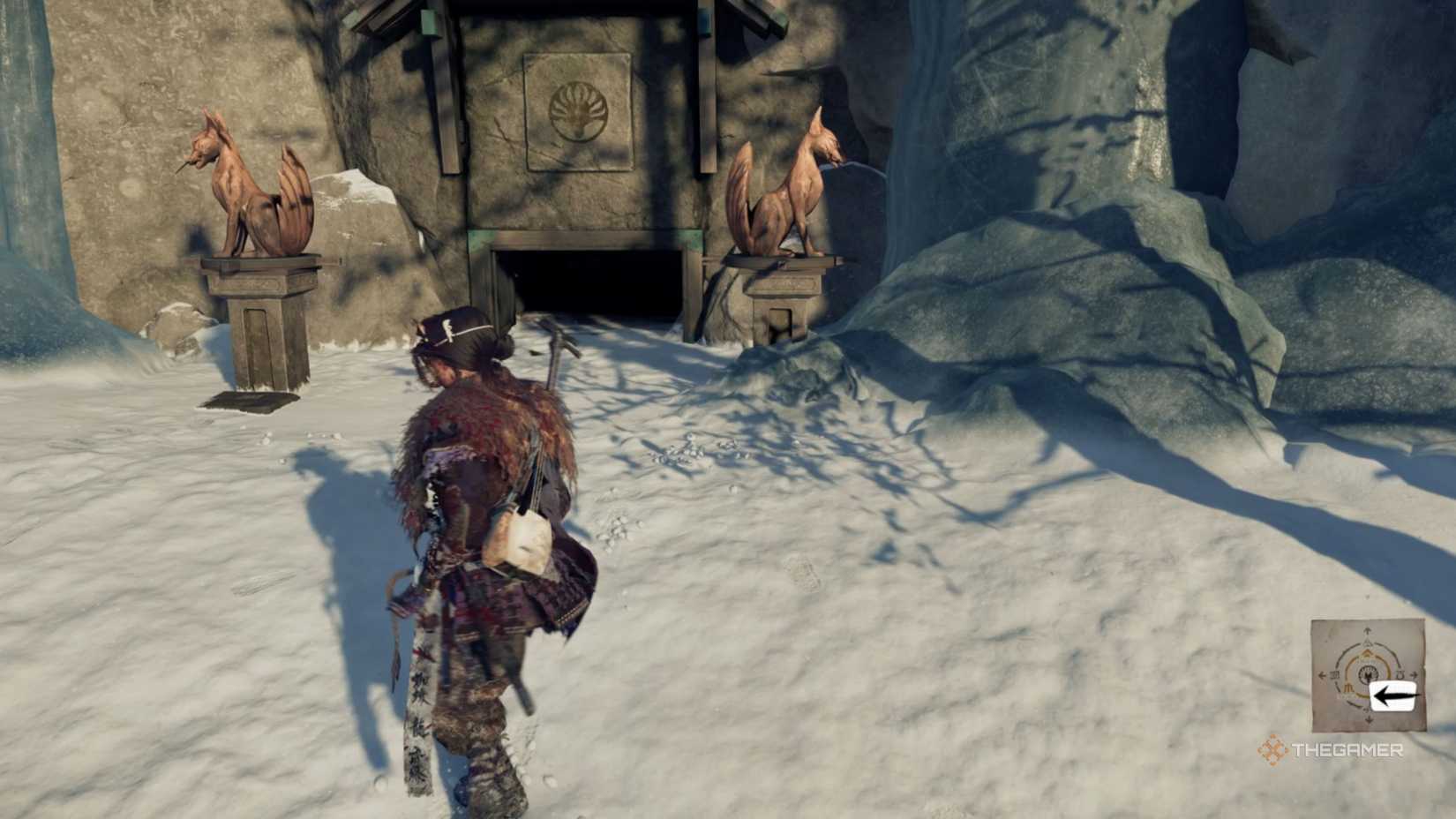This screenshot has width=1456, height=819.
Task: Select the central crest icon in the compass
Action: point(1368,675)
